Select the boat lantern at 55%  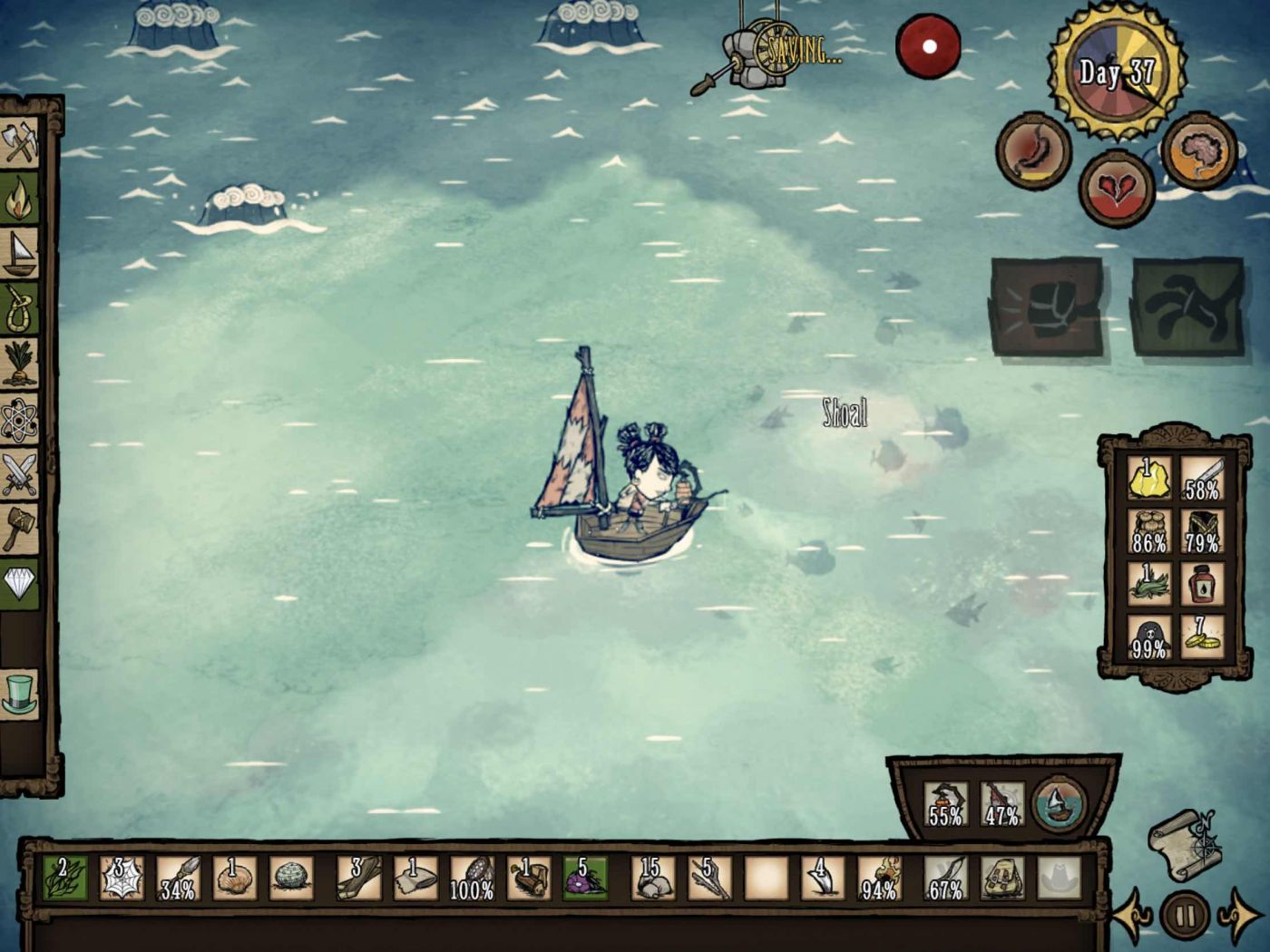(x=945, y=803)
